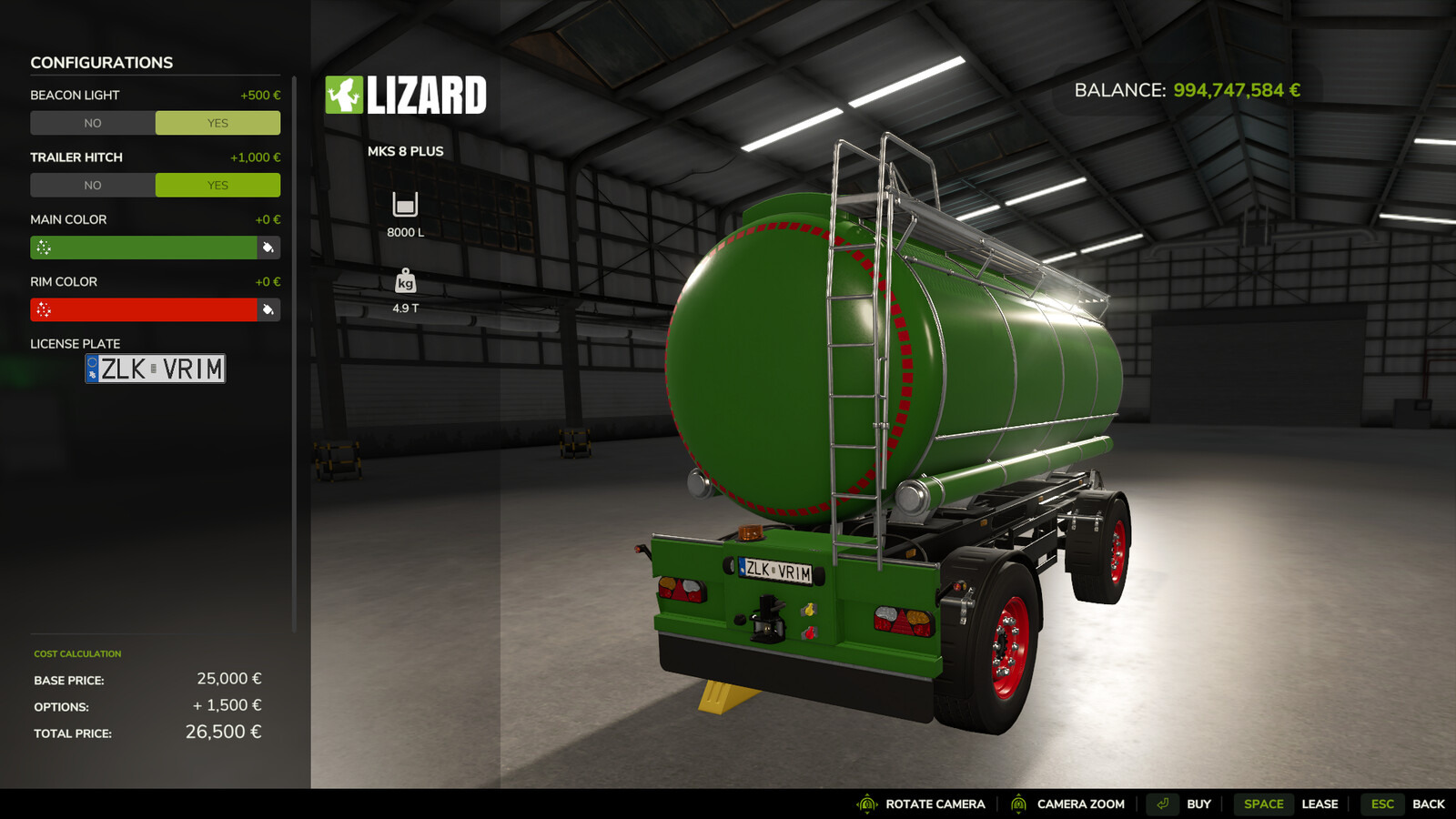Open the Main Color paint bucket picker

tap(270, 247)
